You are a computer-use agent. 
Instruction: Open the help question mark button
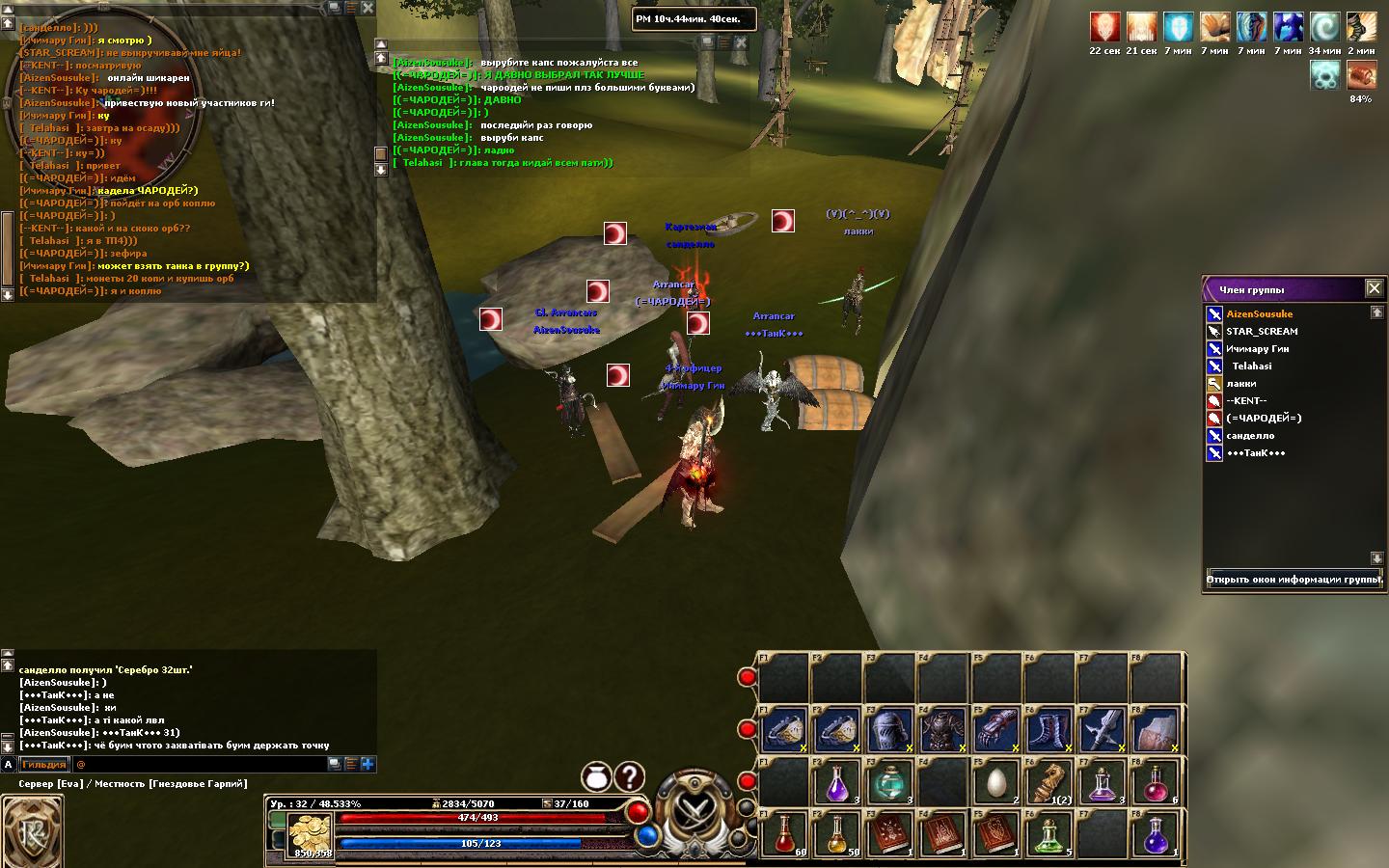tap(630, 776)
